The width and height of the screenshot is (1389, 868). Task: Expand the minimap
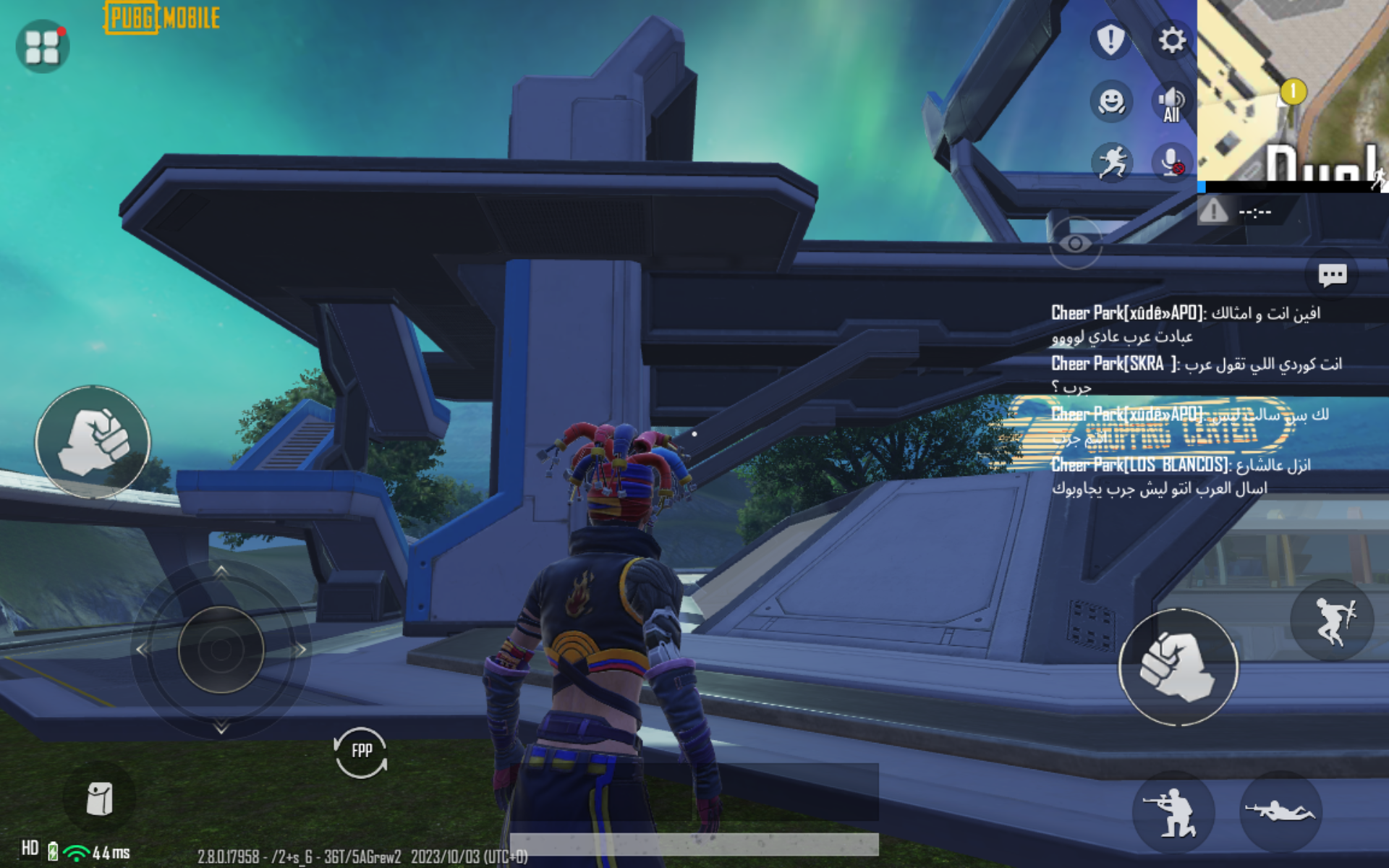[1293, 90]
